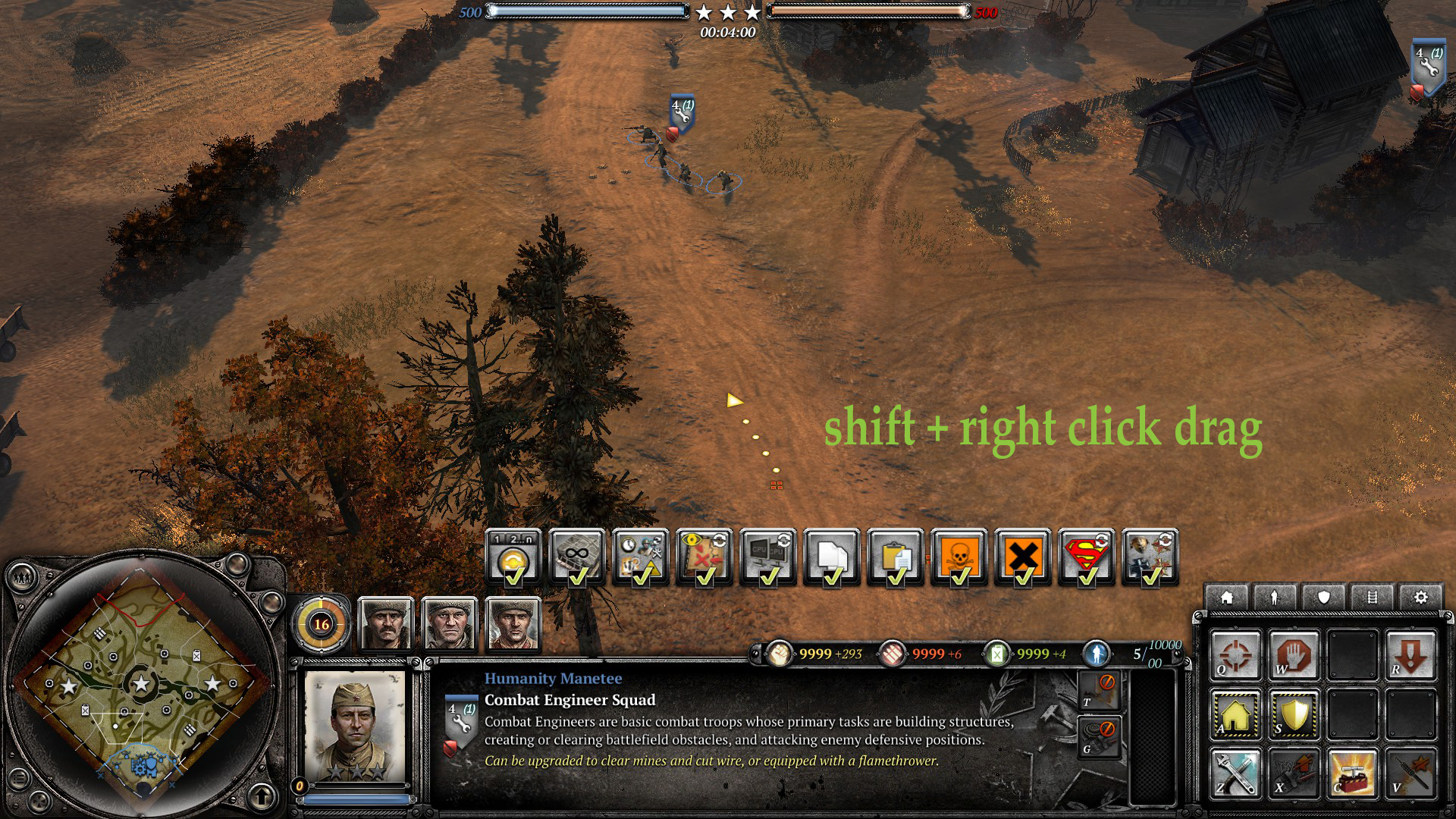Toggle the black X on orange option
This screenshot has height=819, width=1456.
click(x=1023, y=557)
